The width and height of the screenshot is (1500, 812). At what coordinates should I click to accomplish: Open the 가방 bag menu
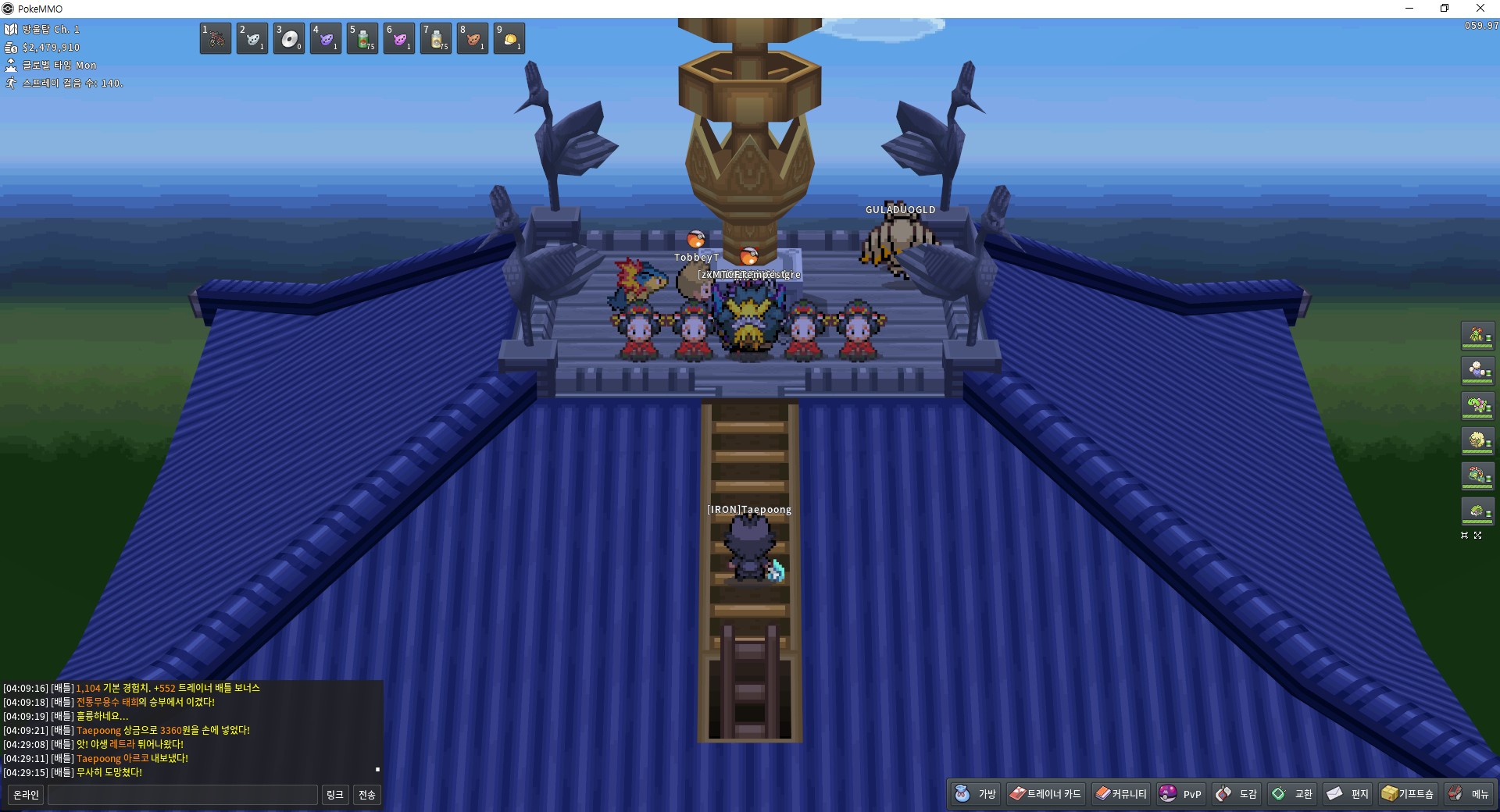coord(977,794)
